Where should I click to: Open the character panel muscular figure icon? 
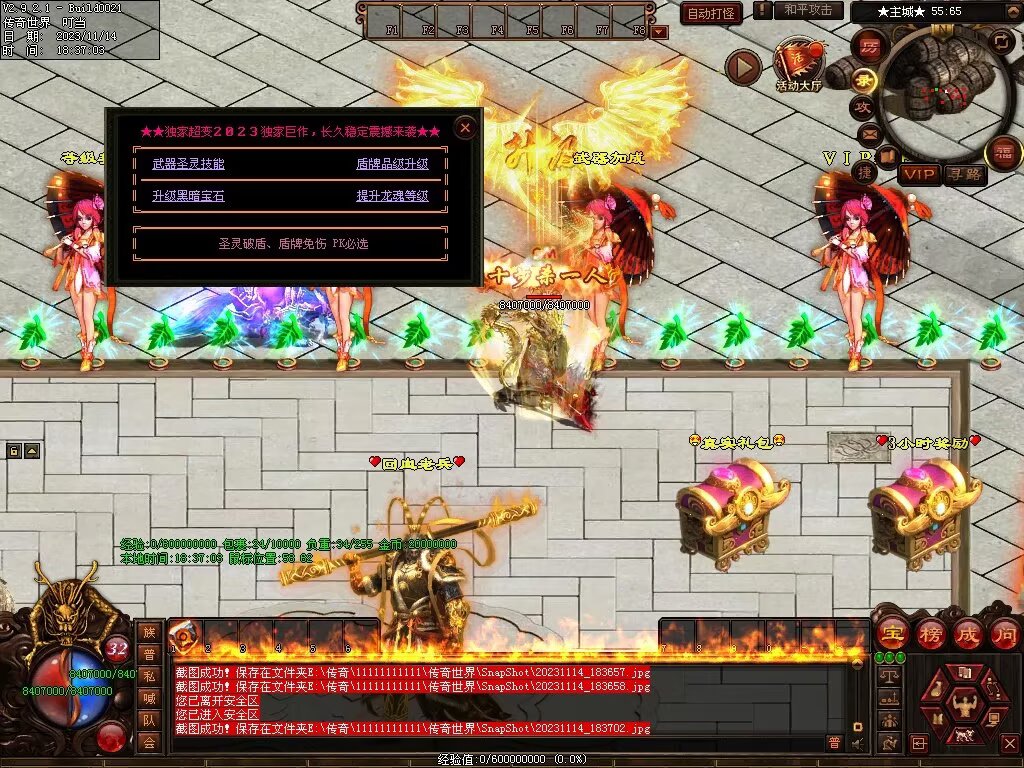(x=963, y=700)
